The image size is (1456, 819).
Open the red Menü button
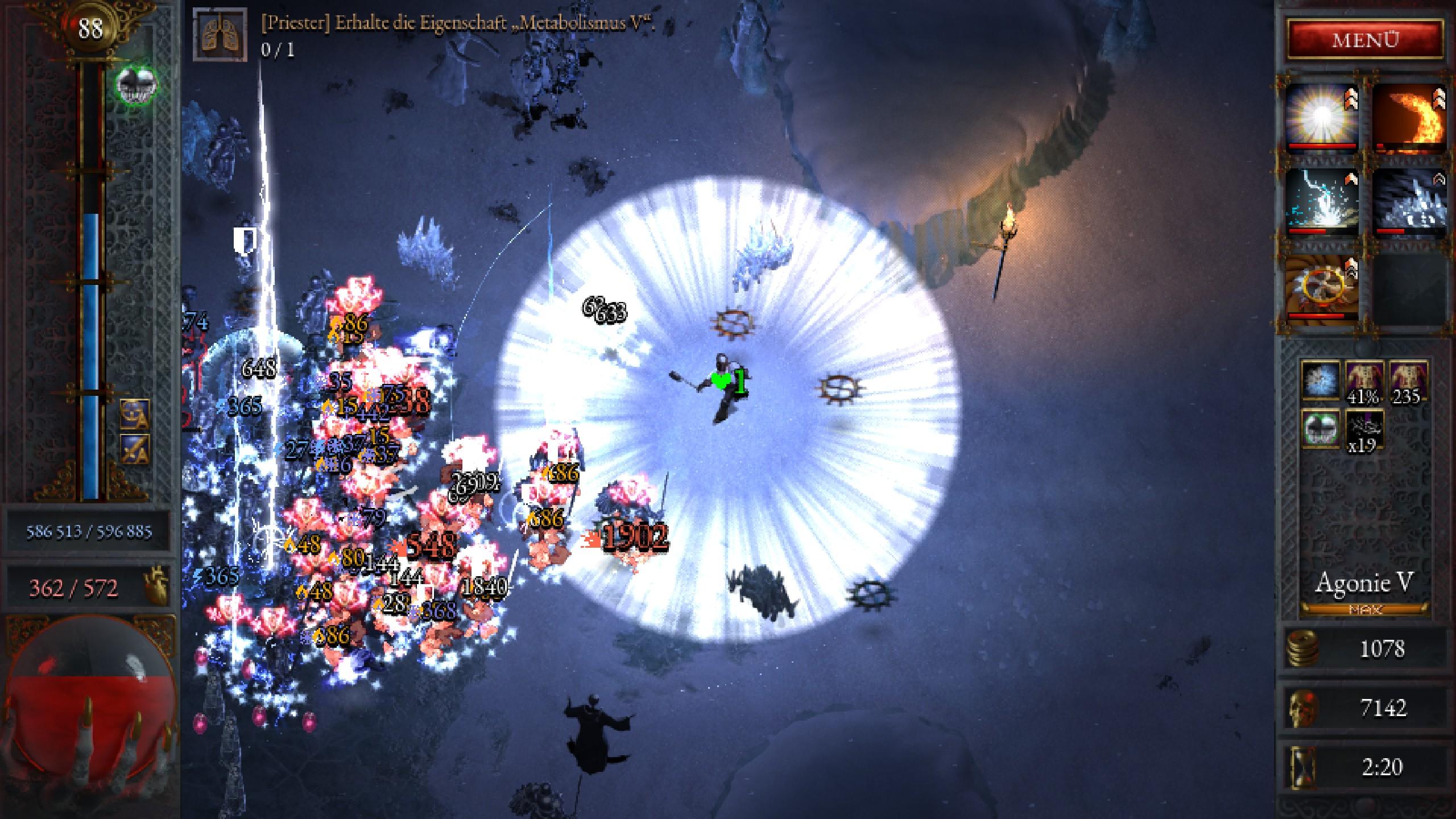pyautogui.click(x=1365, y=40)
